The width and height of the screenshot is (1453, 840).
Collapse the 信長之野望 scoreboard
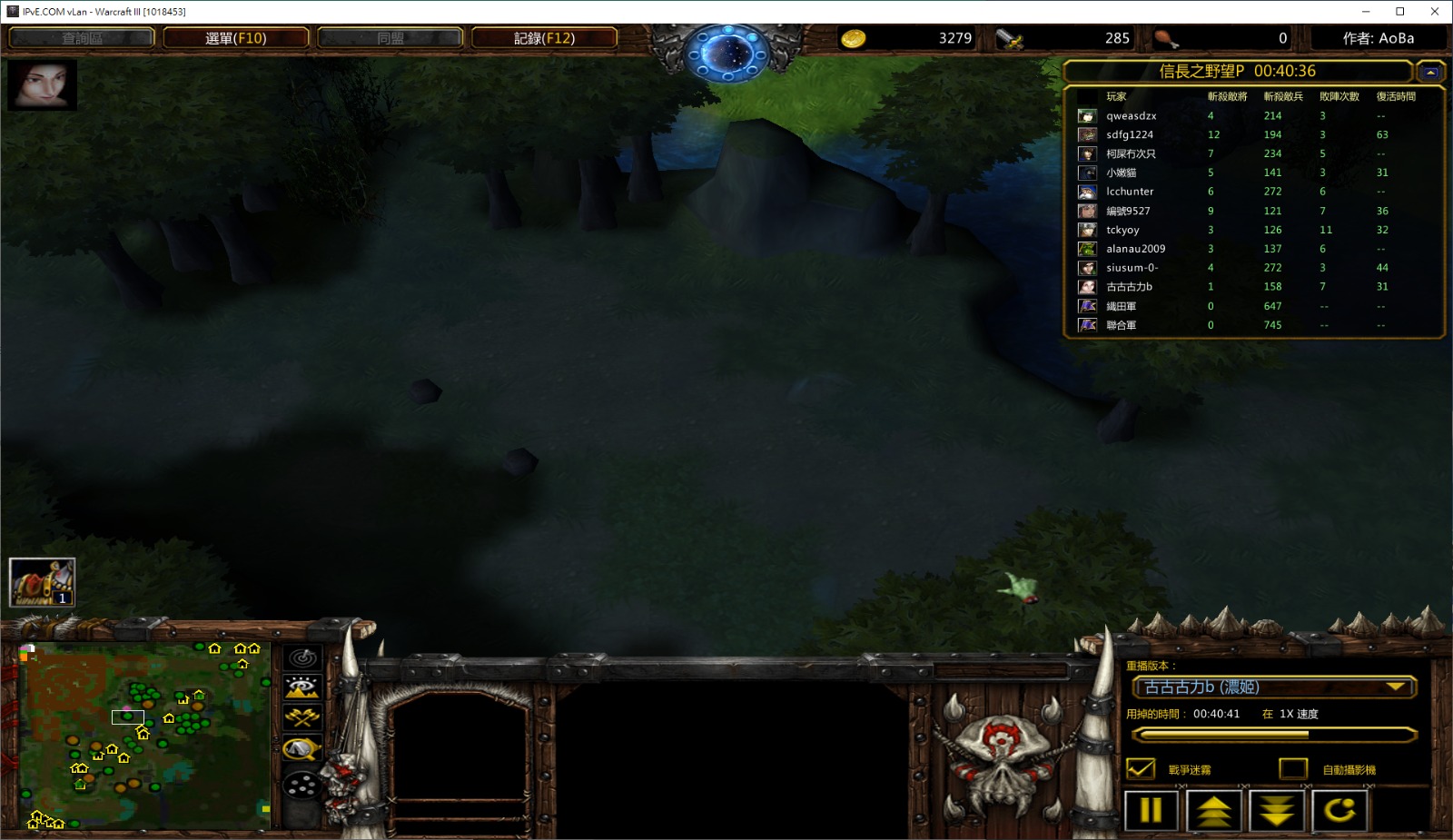click(1430, 72)
